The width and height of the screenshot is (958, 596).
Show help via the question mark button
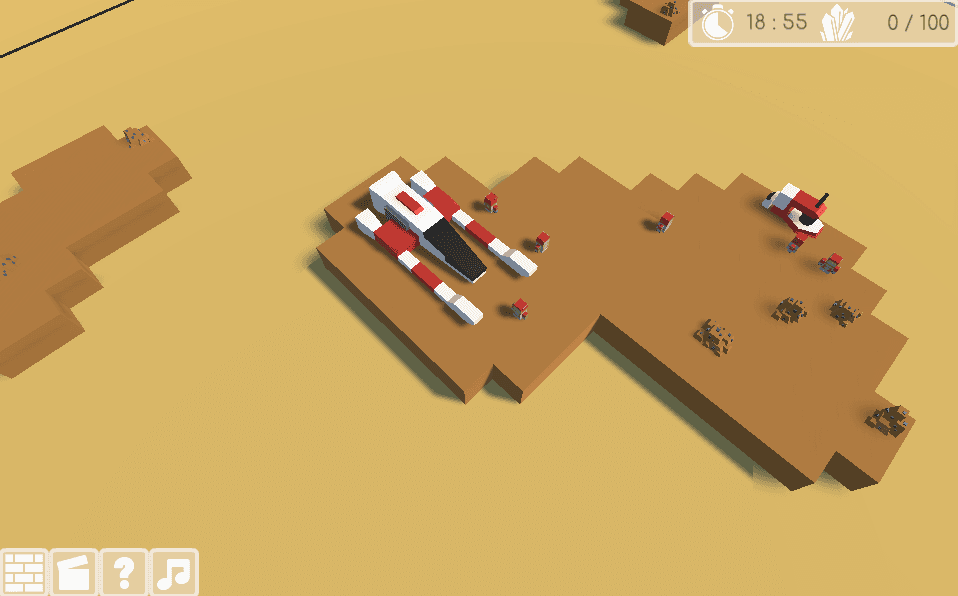pyautogui.click(x=124, y=573)
